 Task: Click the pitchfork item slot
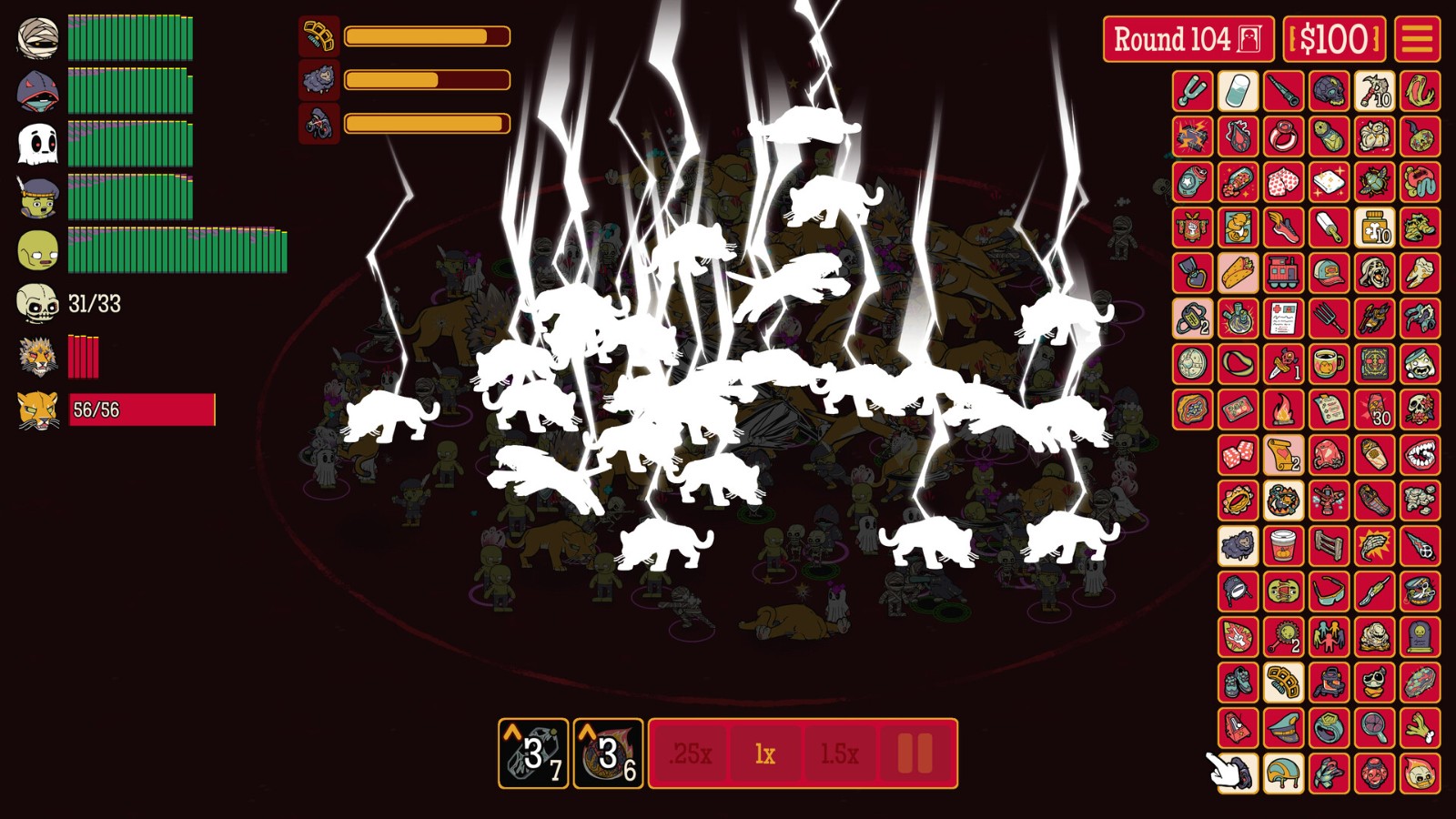(1329, 318)
